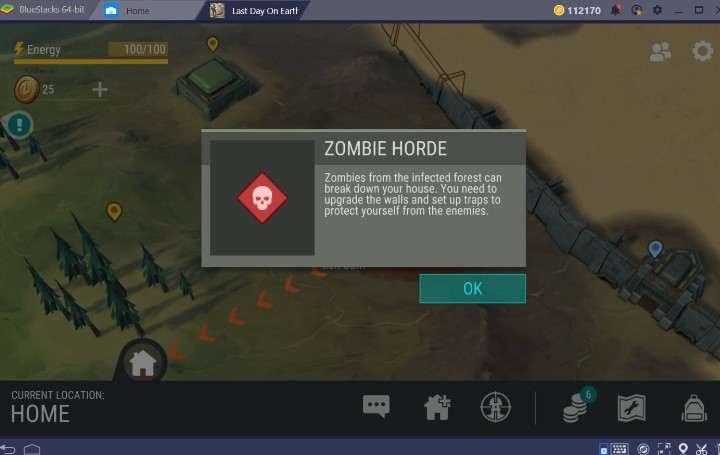Select the blue location pin on the wall

click(655, 248)
